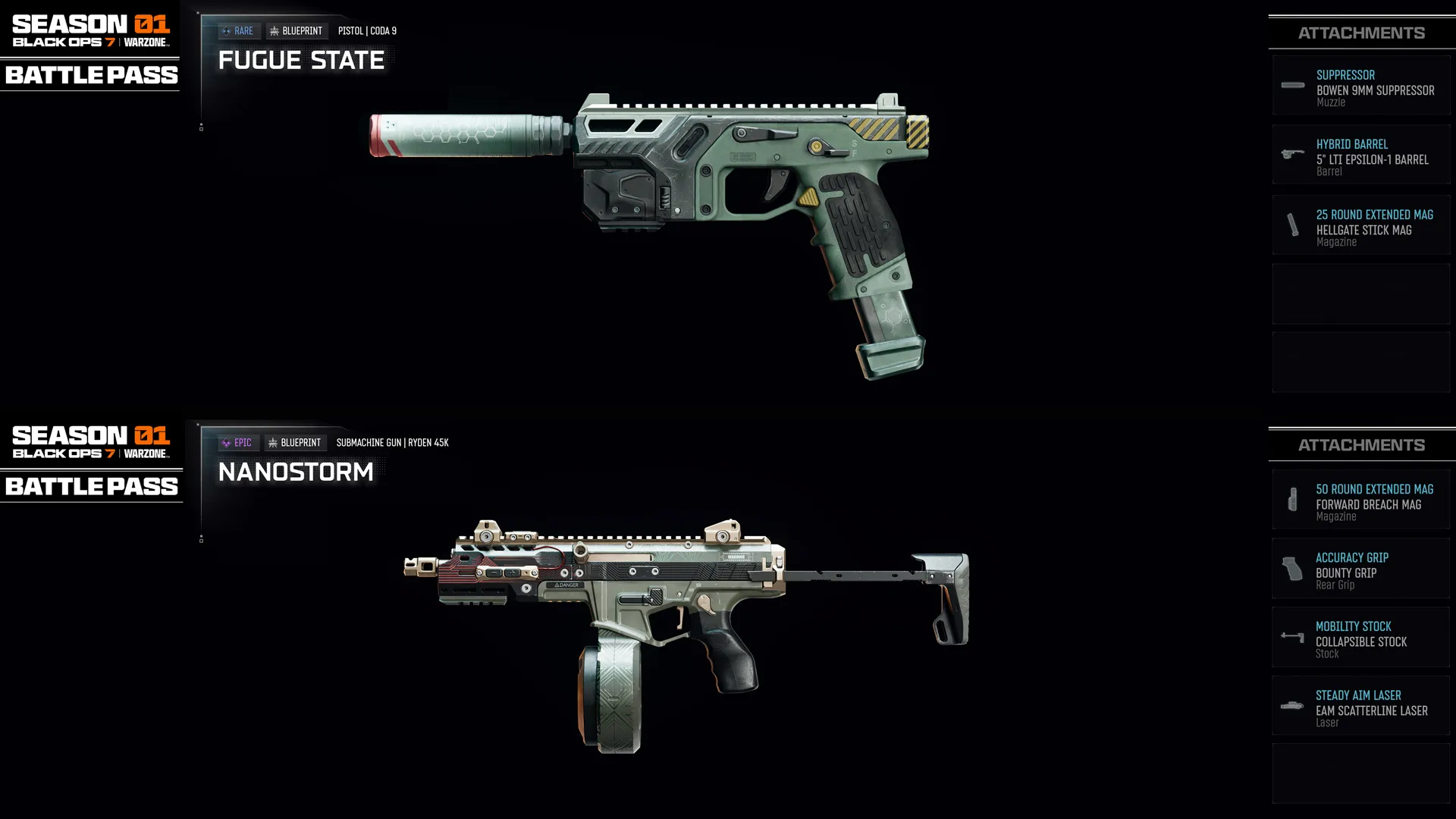Open the top ATTACHMENTS panel header
Screen dimensions: 1456x819
coord(1361,32)
